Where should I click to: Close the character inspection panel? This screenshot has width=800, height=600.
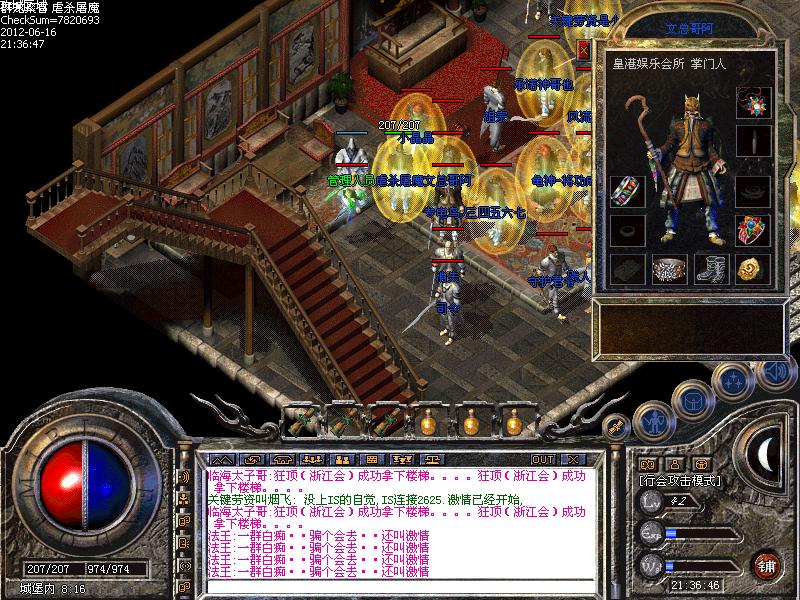point(584,49)
